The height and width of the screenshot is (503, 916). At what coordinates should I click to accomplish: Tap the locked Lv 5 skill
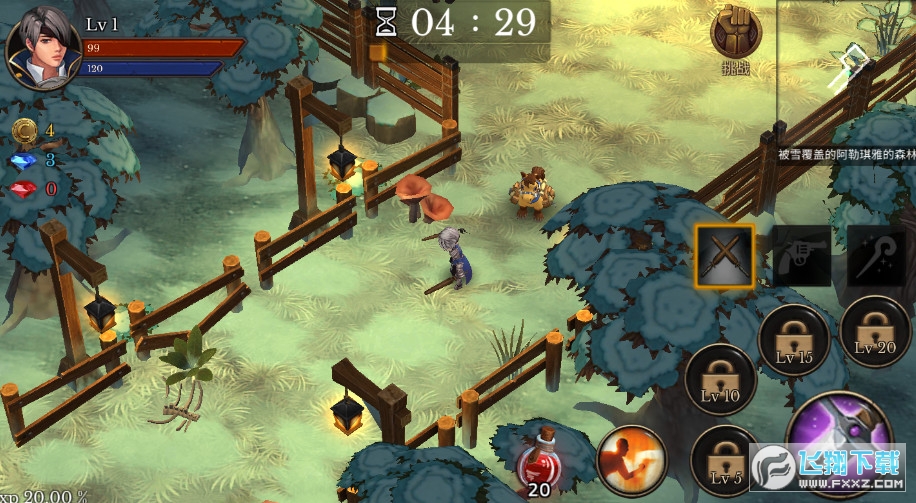pyautogui.click(x=722, y=459)
